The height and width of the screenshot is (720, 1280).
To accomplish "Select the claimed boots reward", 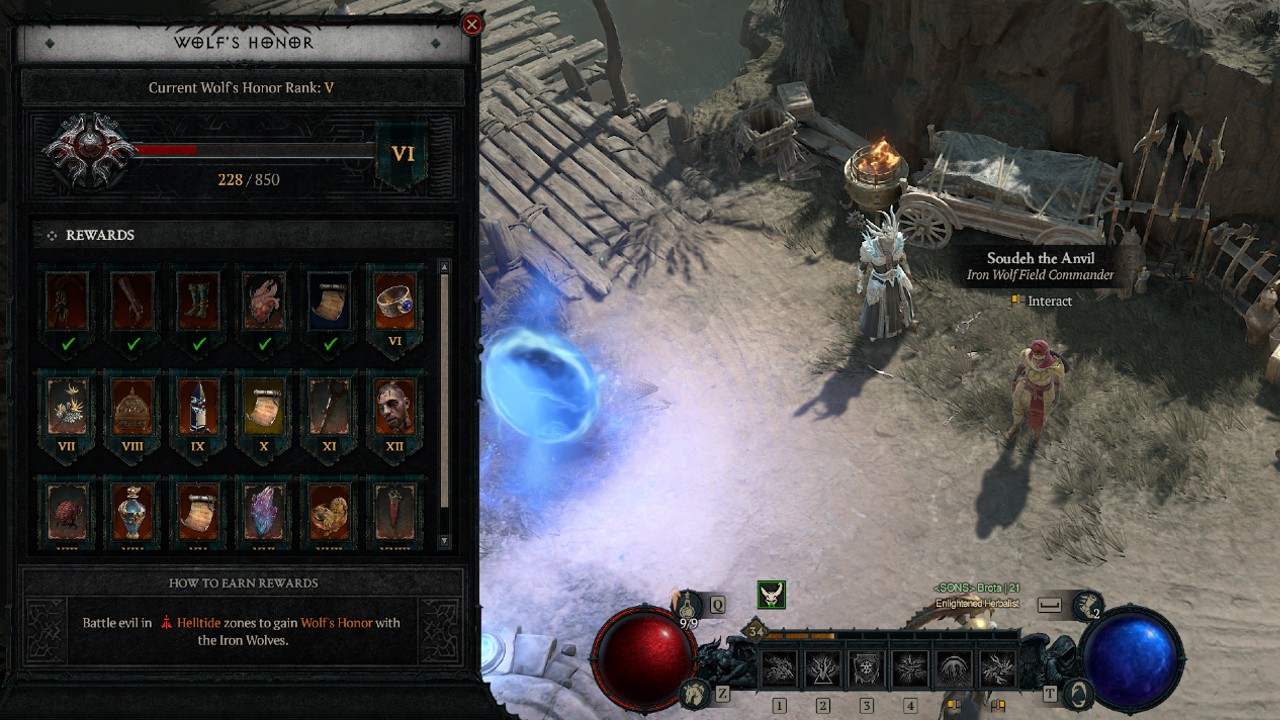I will 198,301.
